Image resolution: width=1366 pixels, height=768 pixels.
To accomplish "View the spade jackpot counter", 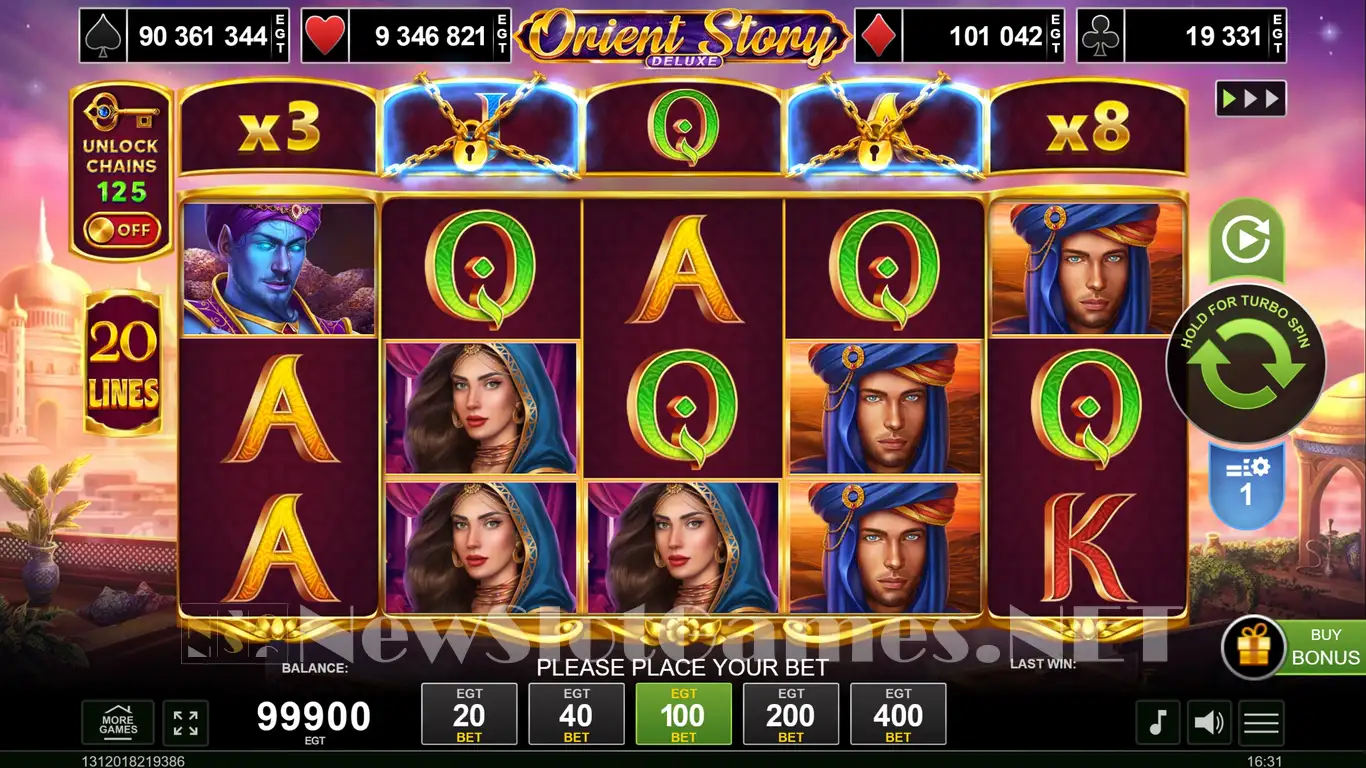I will click(184, 37).
